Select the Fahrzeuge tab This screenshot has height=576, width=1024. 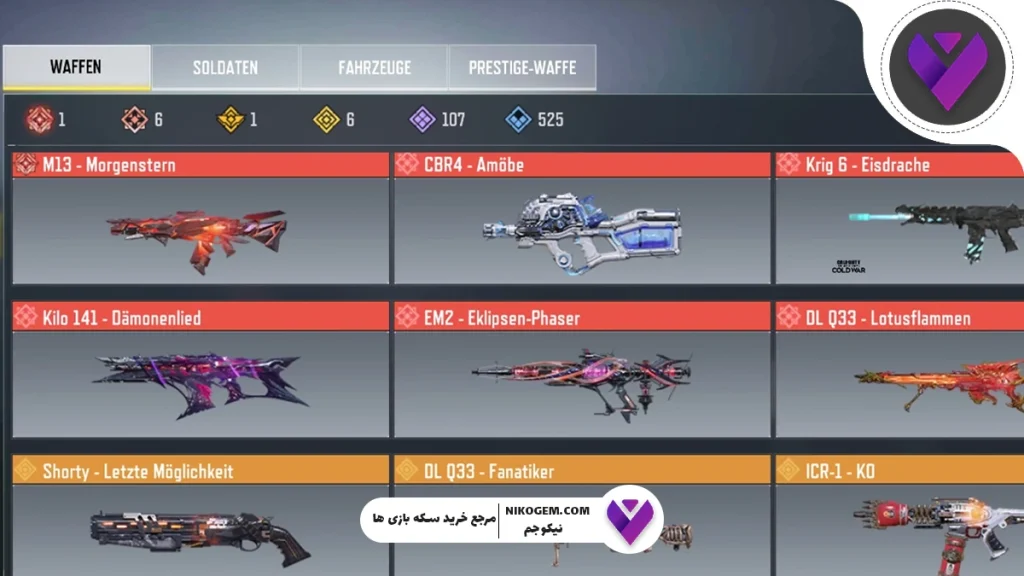pyautogui.click(x=373, y=68)
